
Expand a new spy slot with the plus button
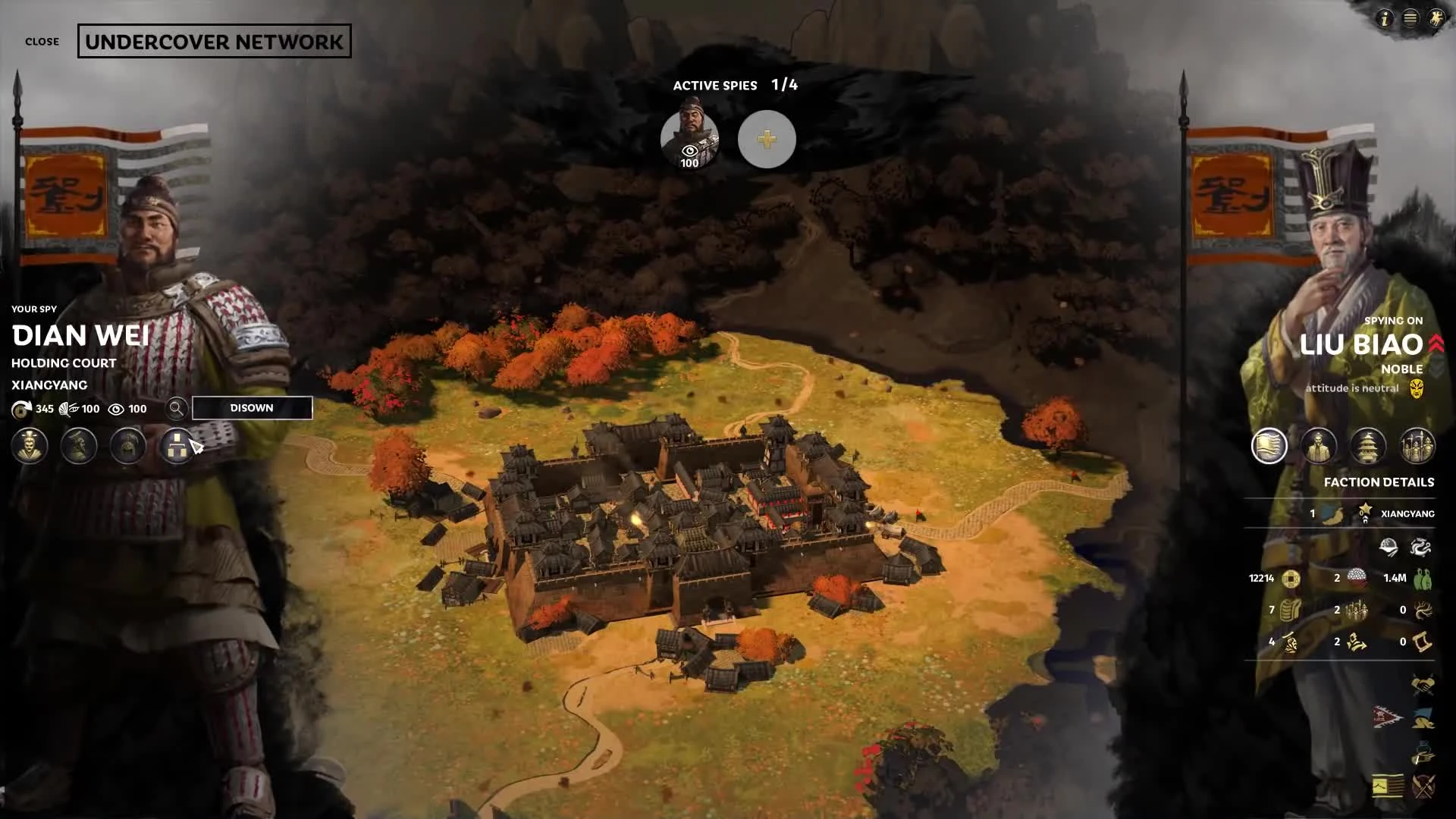pos(766,139)
